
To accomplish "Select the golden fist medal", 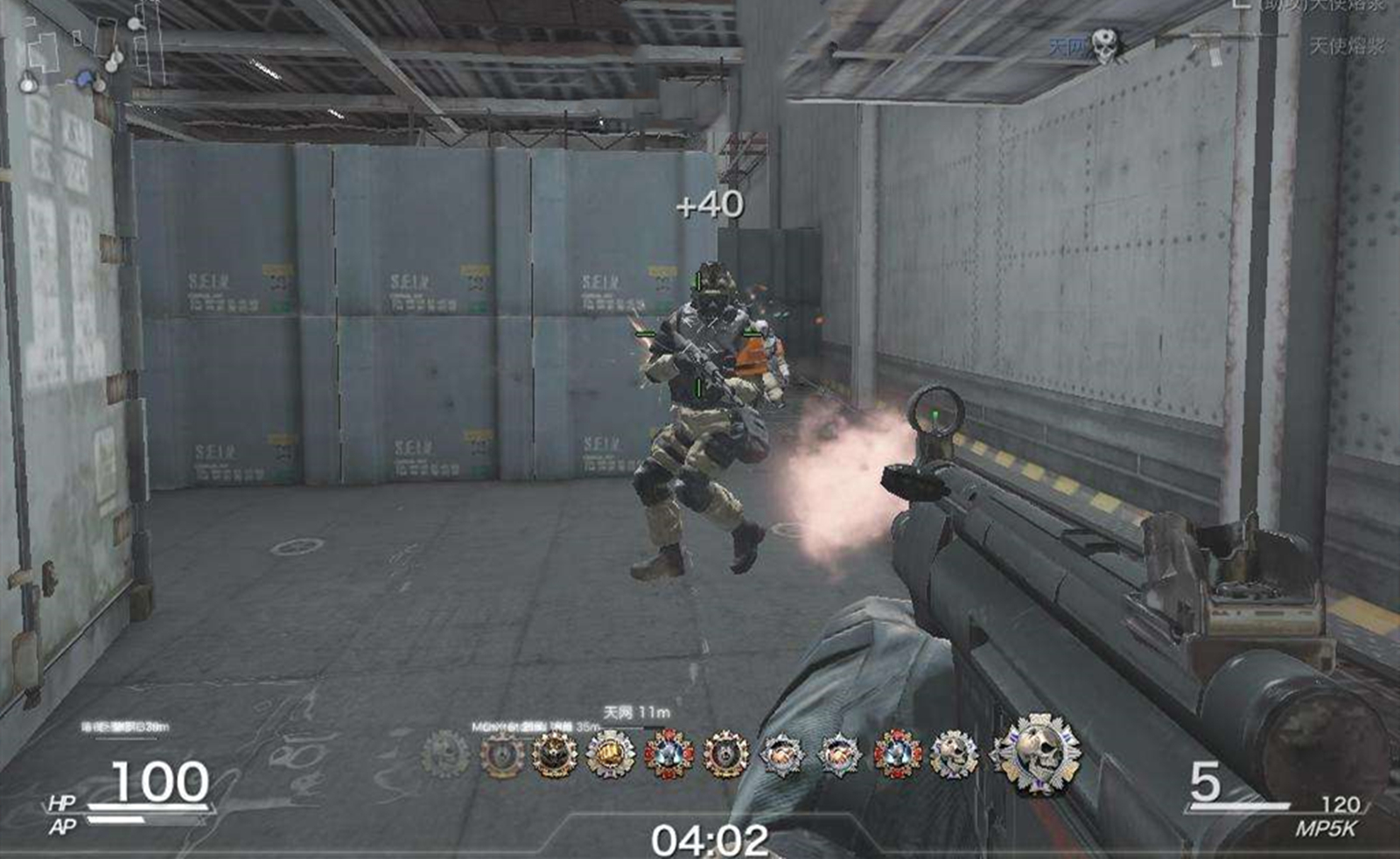I will point(610,755).
